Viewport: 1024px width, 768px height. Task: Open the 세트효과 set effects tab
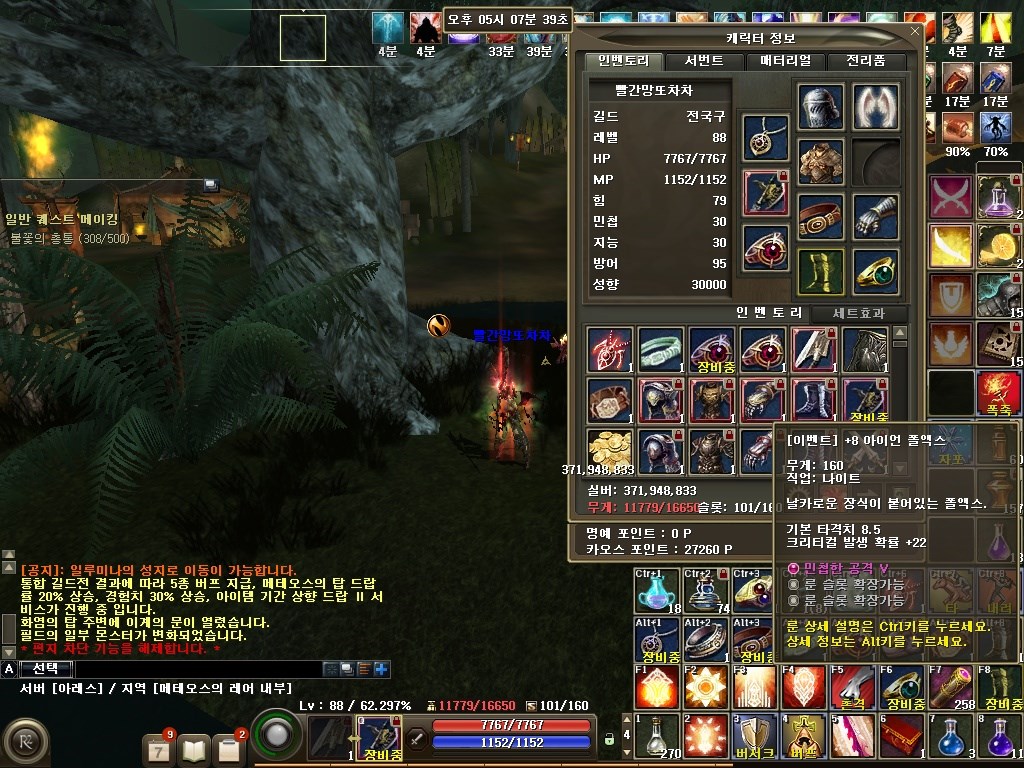pyautogui.click(x=860, y=313)
